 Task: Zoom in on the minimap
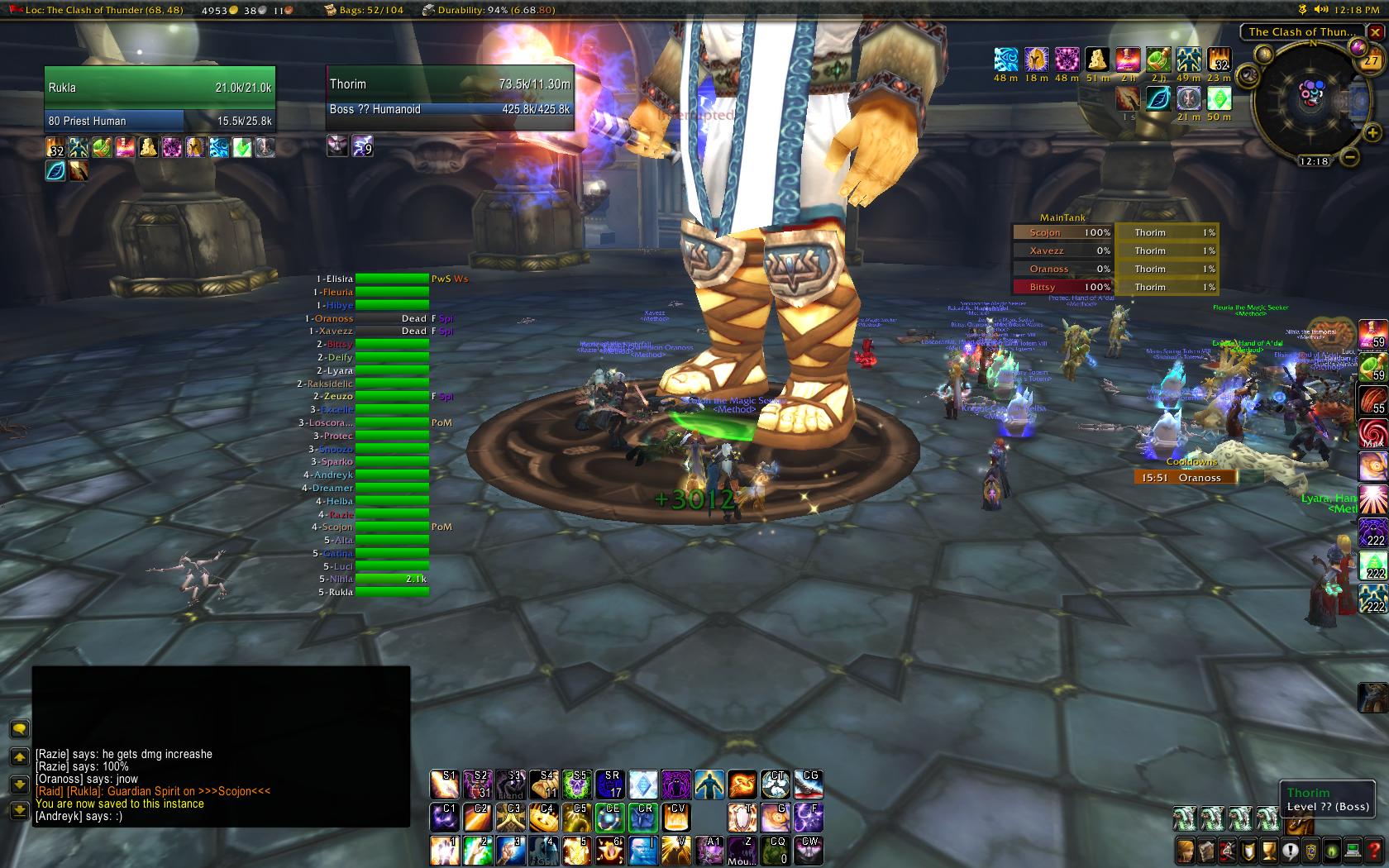click(x=1372, y=132)
